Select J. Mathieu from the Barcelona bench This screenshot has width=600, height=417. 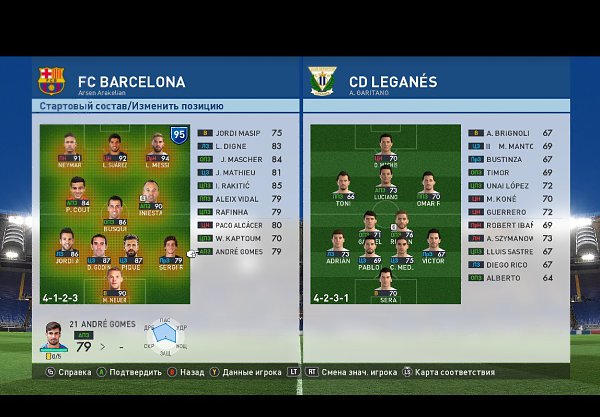[240, 172]
